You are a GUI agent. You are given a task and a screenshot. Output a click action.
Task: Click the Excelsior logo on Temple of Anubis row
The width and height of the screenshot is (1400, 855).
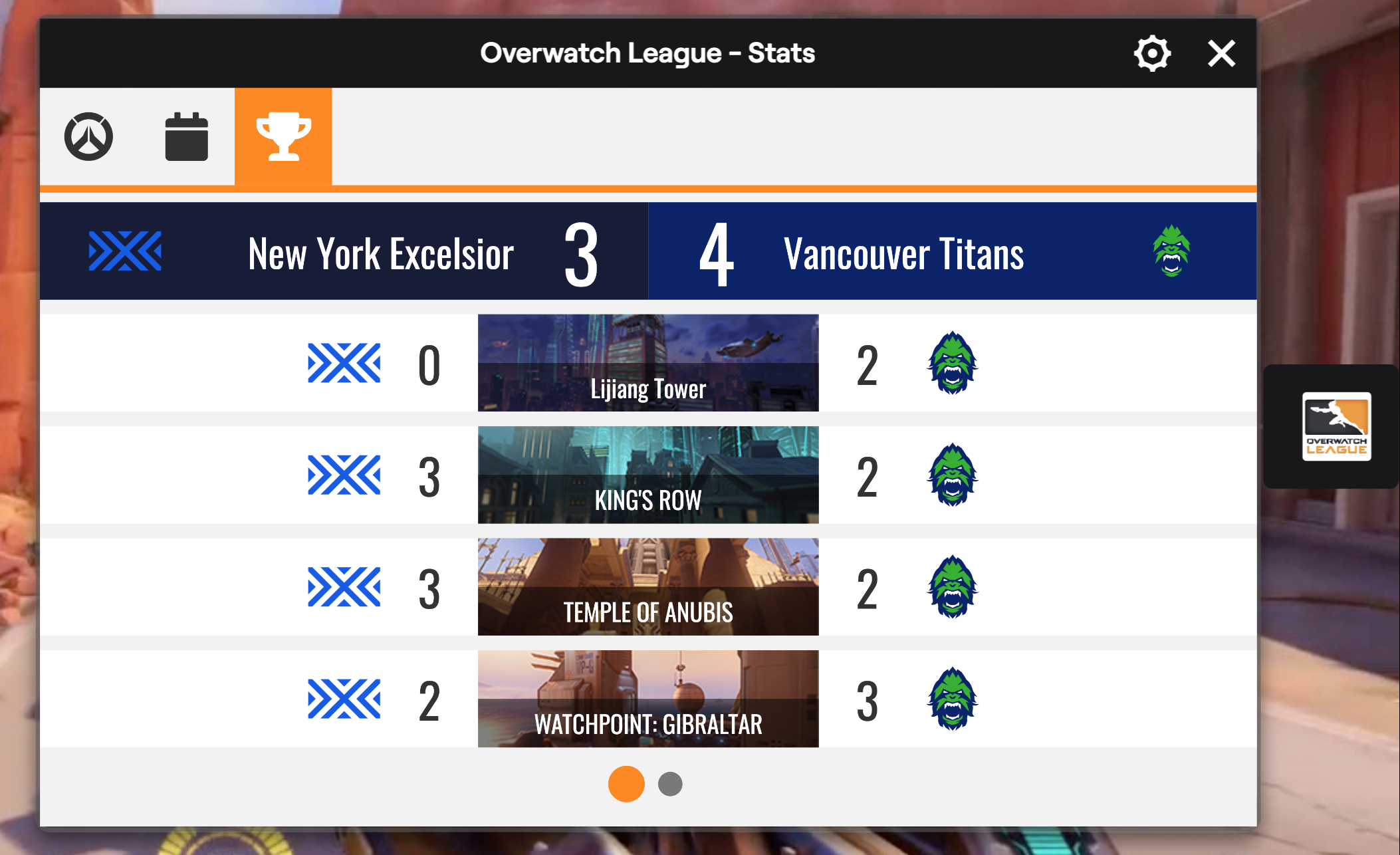[343, 586]
